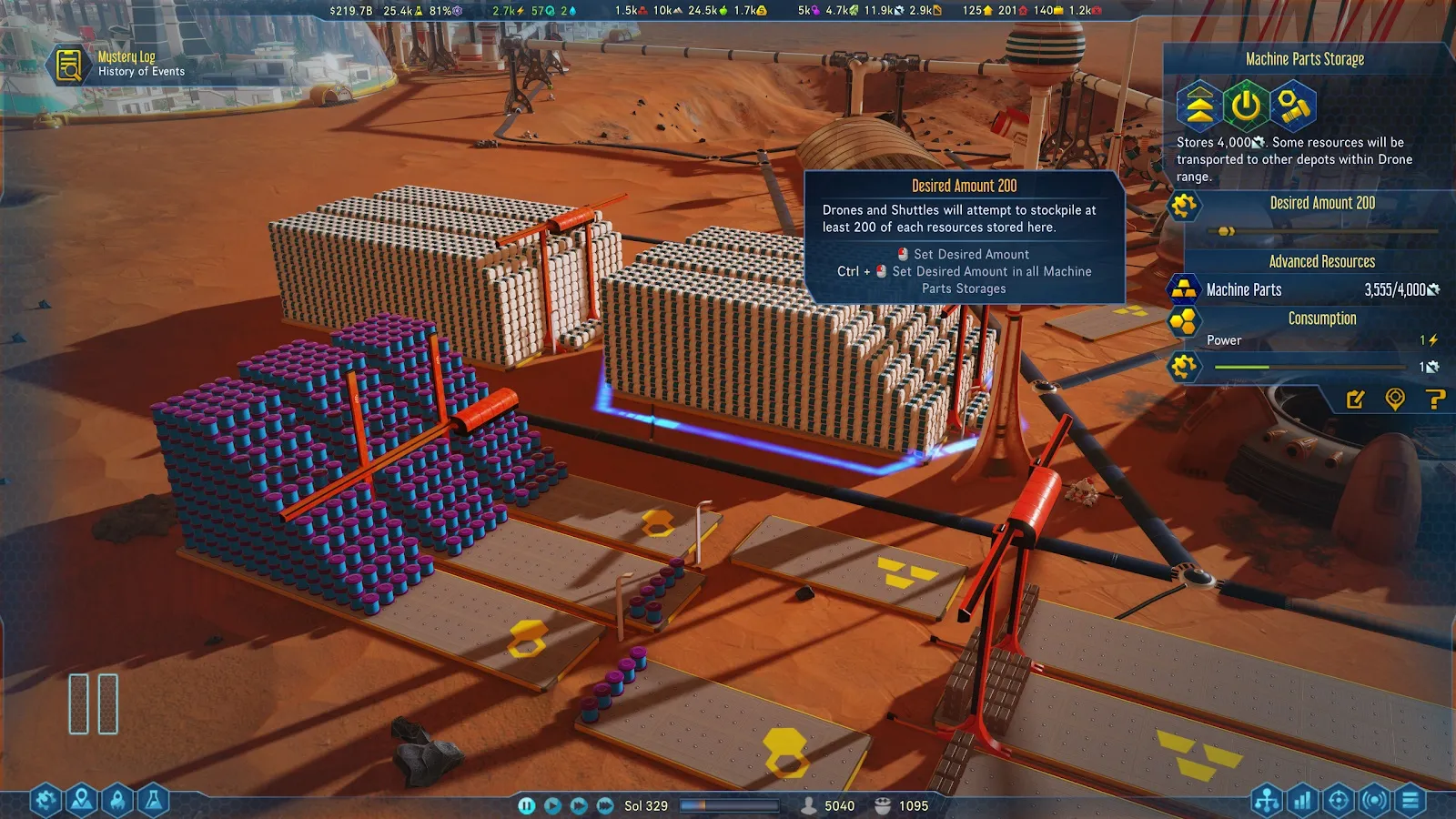Show the bar chart statistics hexagon
Viewport: 1456px width, 819px height.
click(1303, 800)
